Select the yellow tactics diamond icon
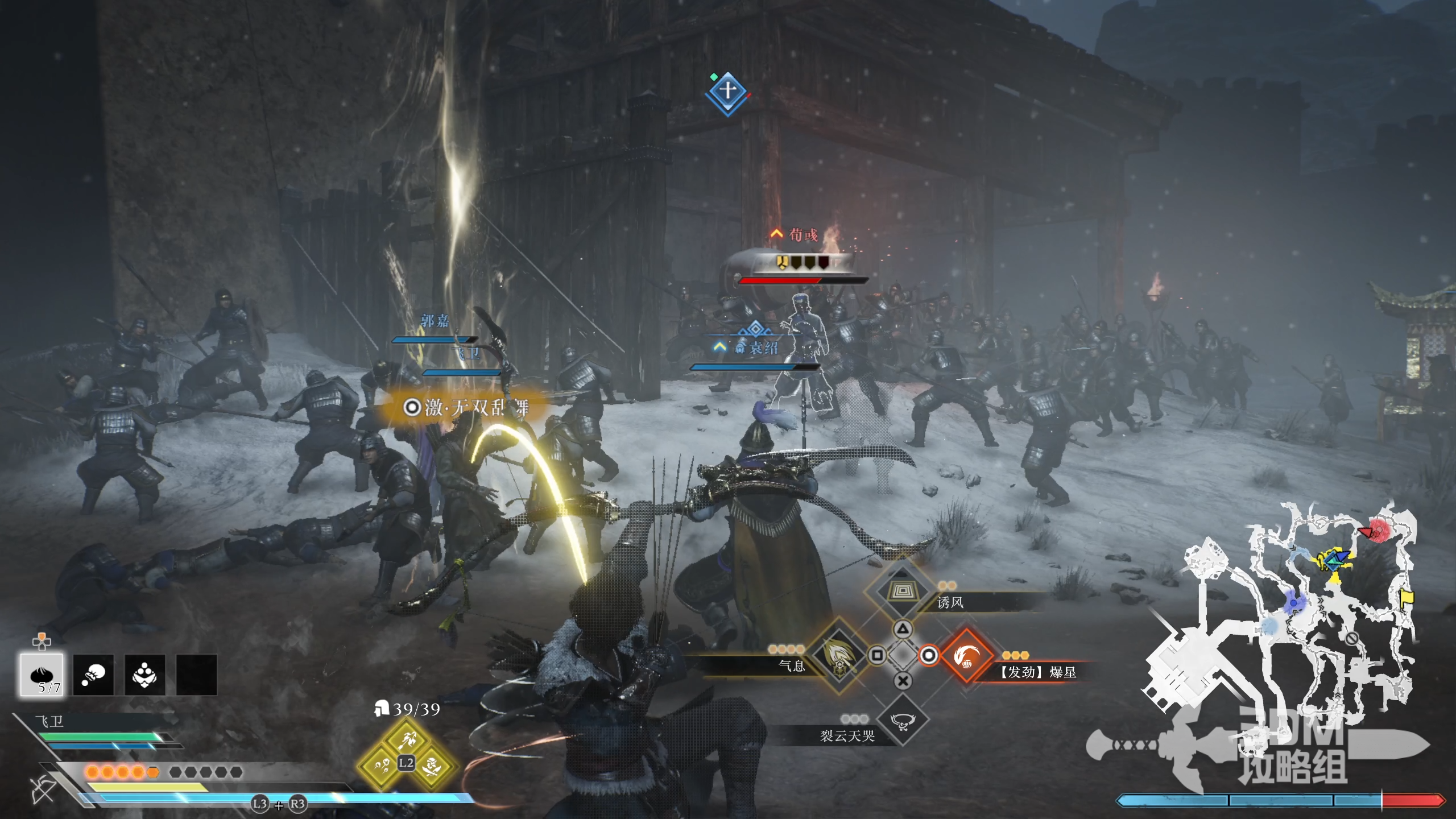 [x=407, y=755]
